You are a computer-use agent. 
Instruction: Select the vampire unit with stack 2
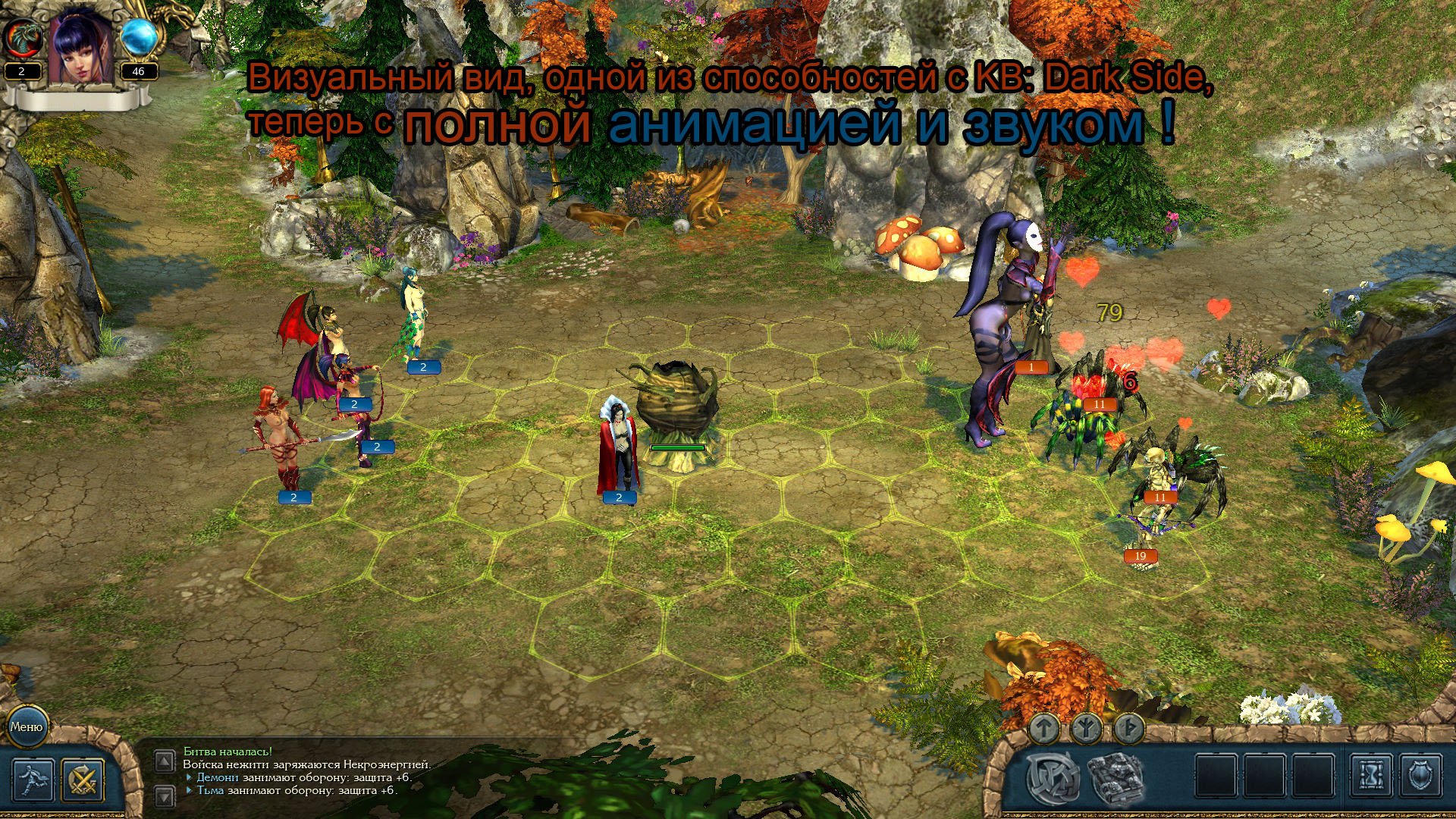point(620,447)
